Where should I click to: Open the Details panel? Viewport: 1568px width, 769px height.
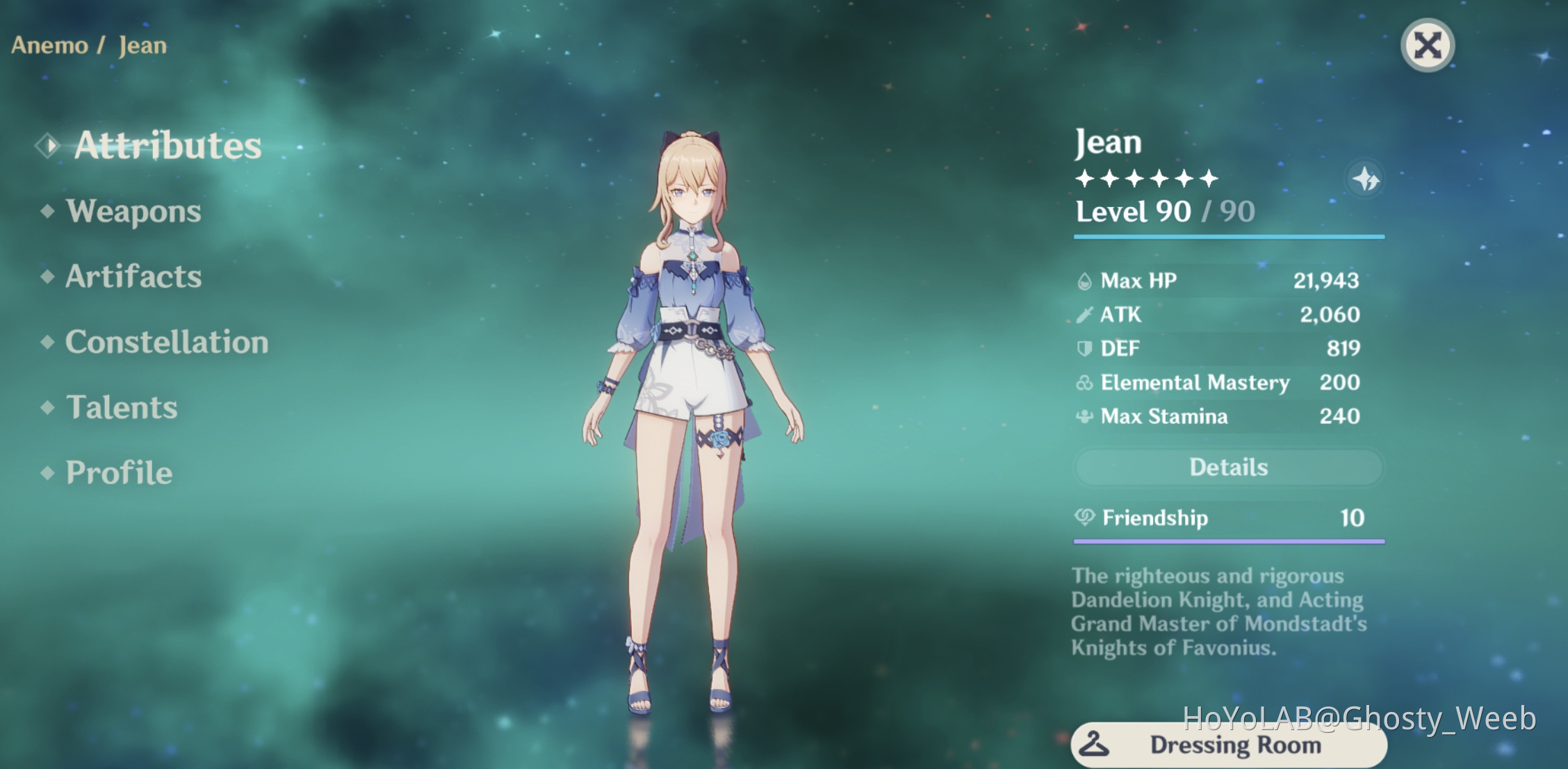click(x=1228, y=467)
